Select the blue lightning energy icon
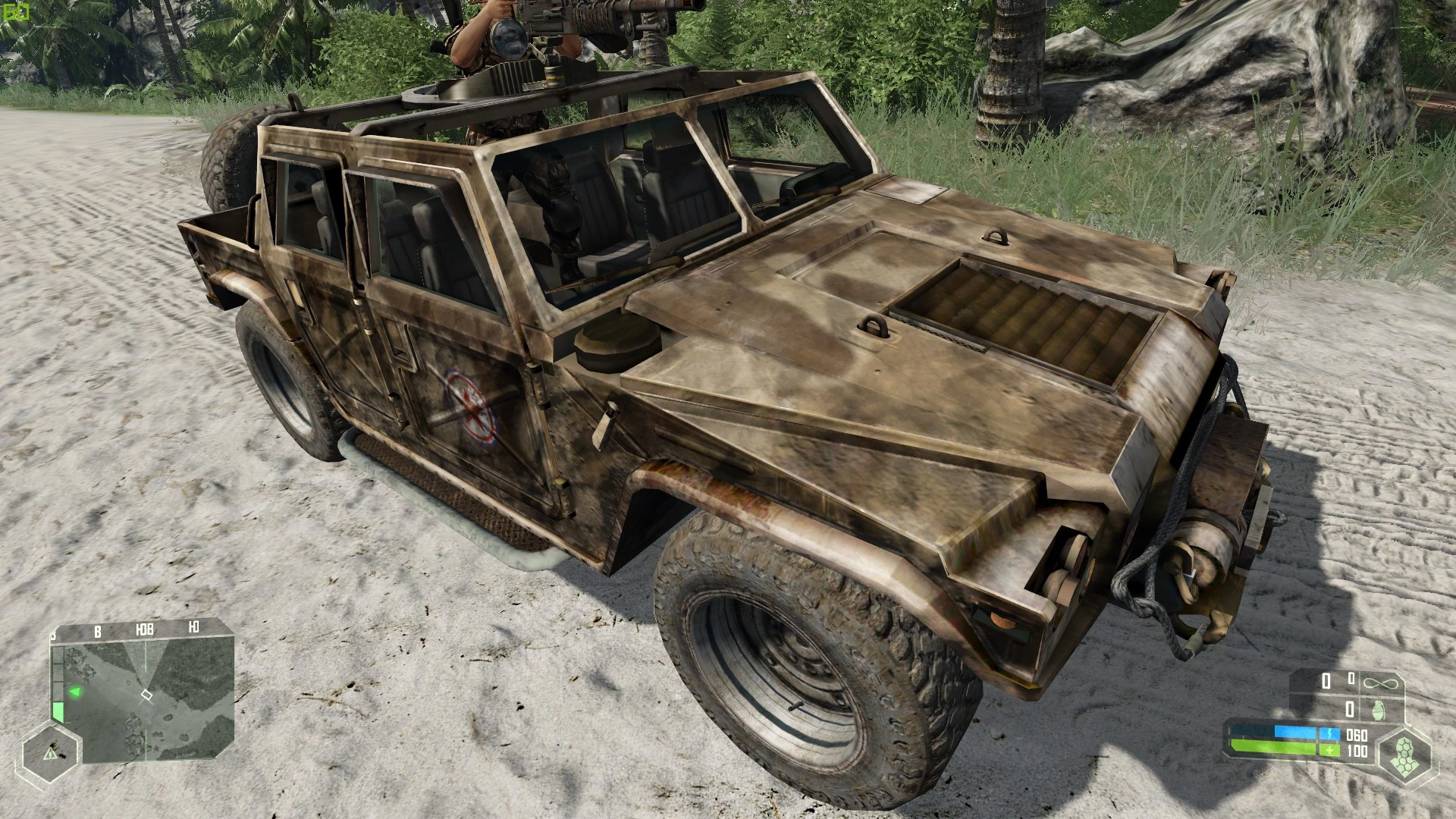The width and height of the screenshot is (1456, 819). 1330,733
